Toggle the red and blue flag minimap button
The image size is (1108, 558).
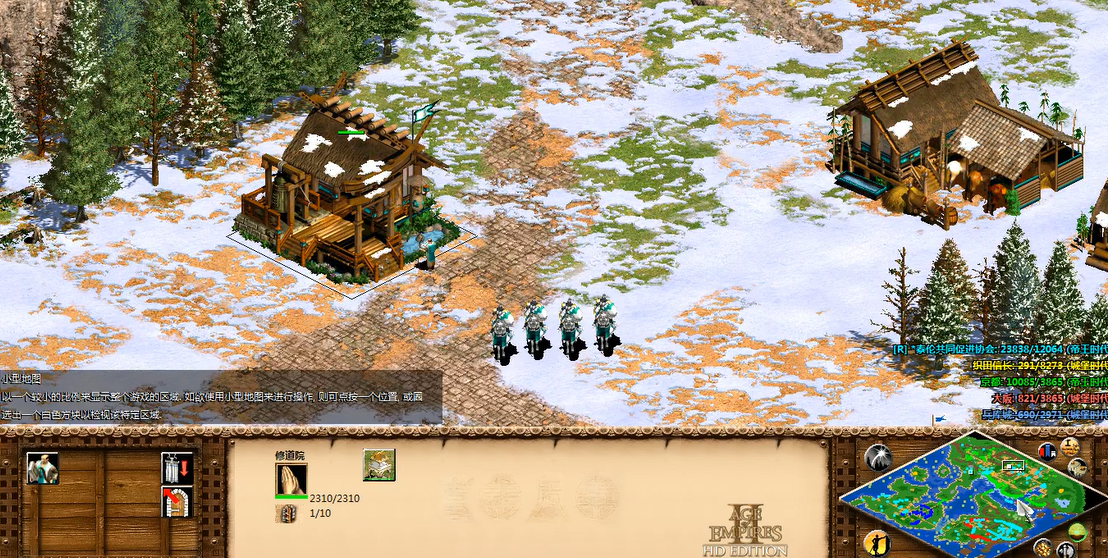click(x=1047, y=451)
